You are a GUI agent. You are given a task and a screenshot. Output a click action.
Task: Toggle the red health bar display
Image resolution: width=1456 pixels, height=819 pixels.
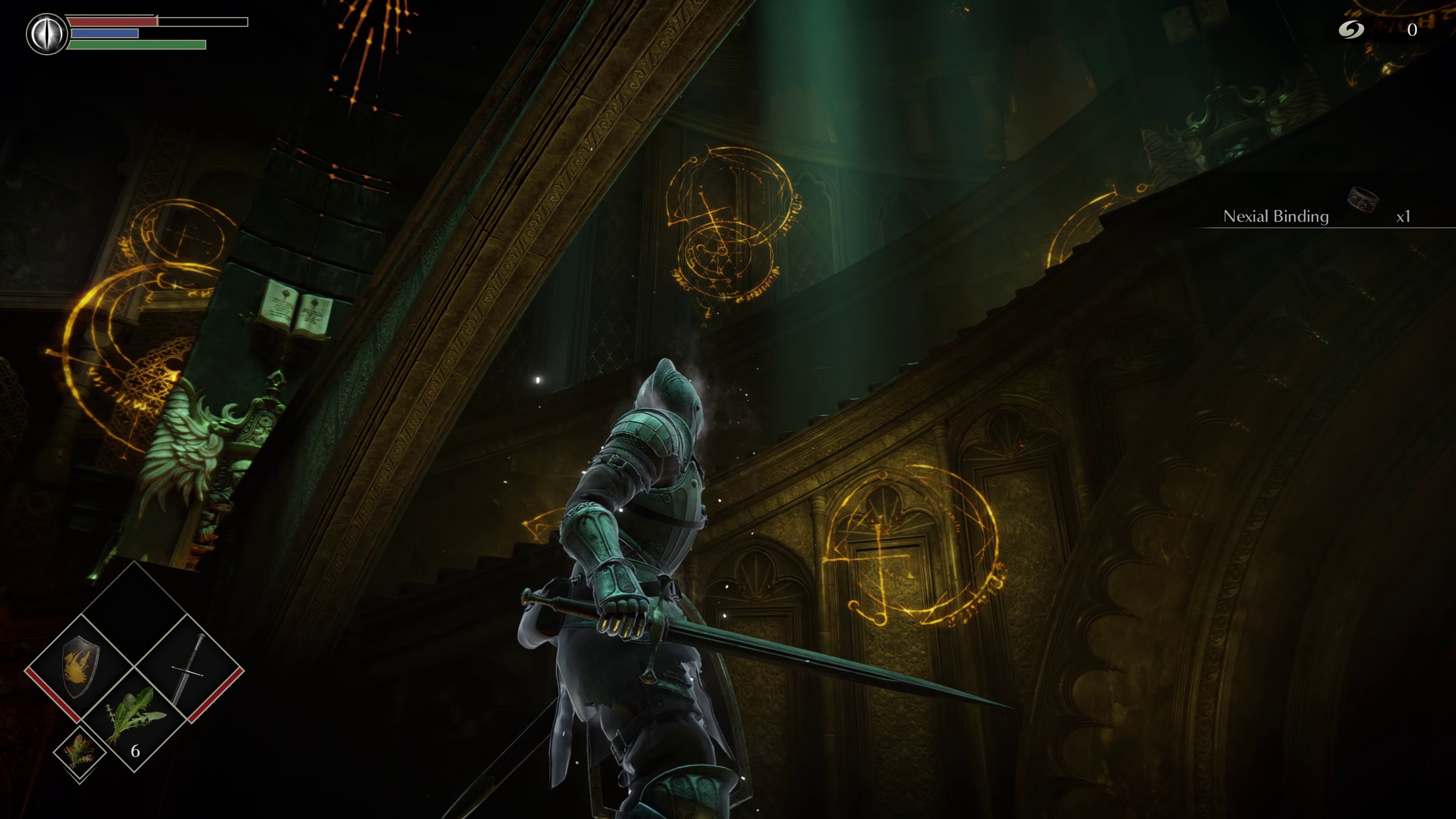pyautogui.click(x=113, y=22)
